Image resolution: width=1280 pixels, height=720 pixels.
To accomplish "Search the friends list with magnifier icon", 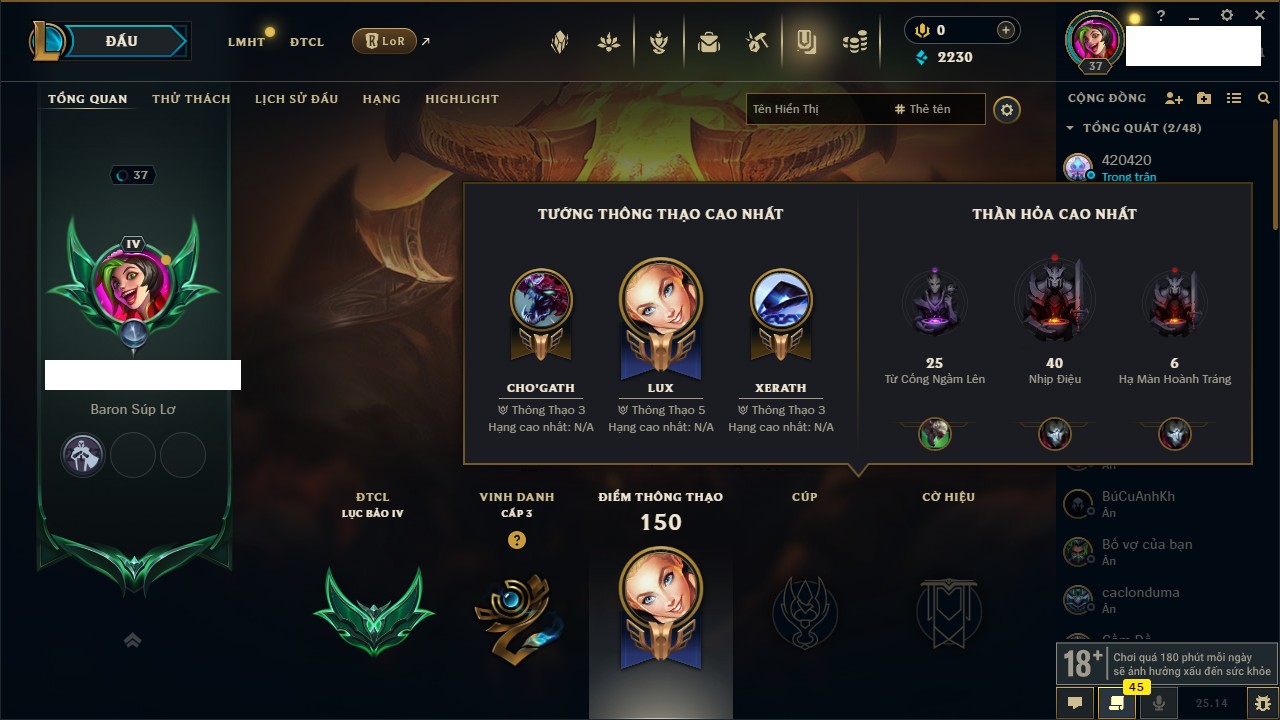I will click(1264, 98).
